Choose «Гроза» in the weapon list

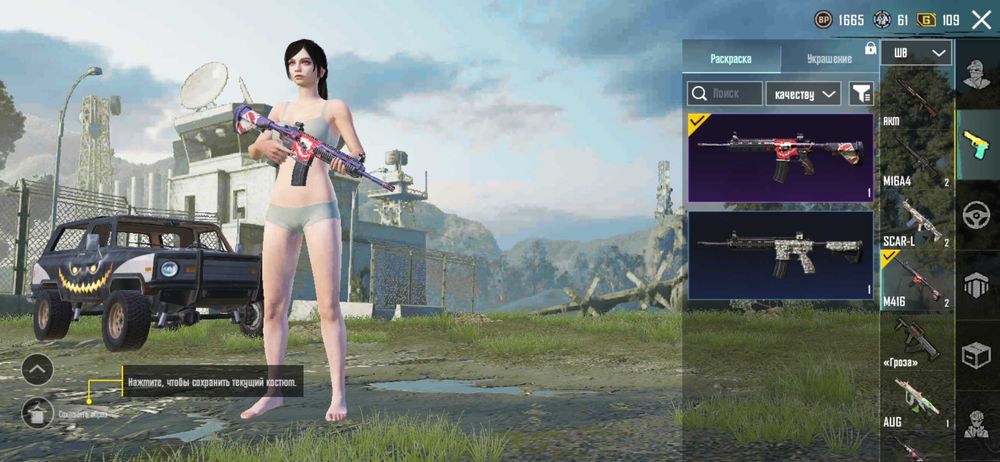pyautogui.click(x=917, y=340)
